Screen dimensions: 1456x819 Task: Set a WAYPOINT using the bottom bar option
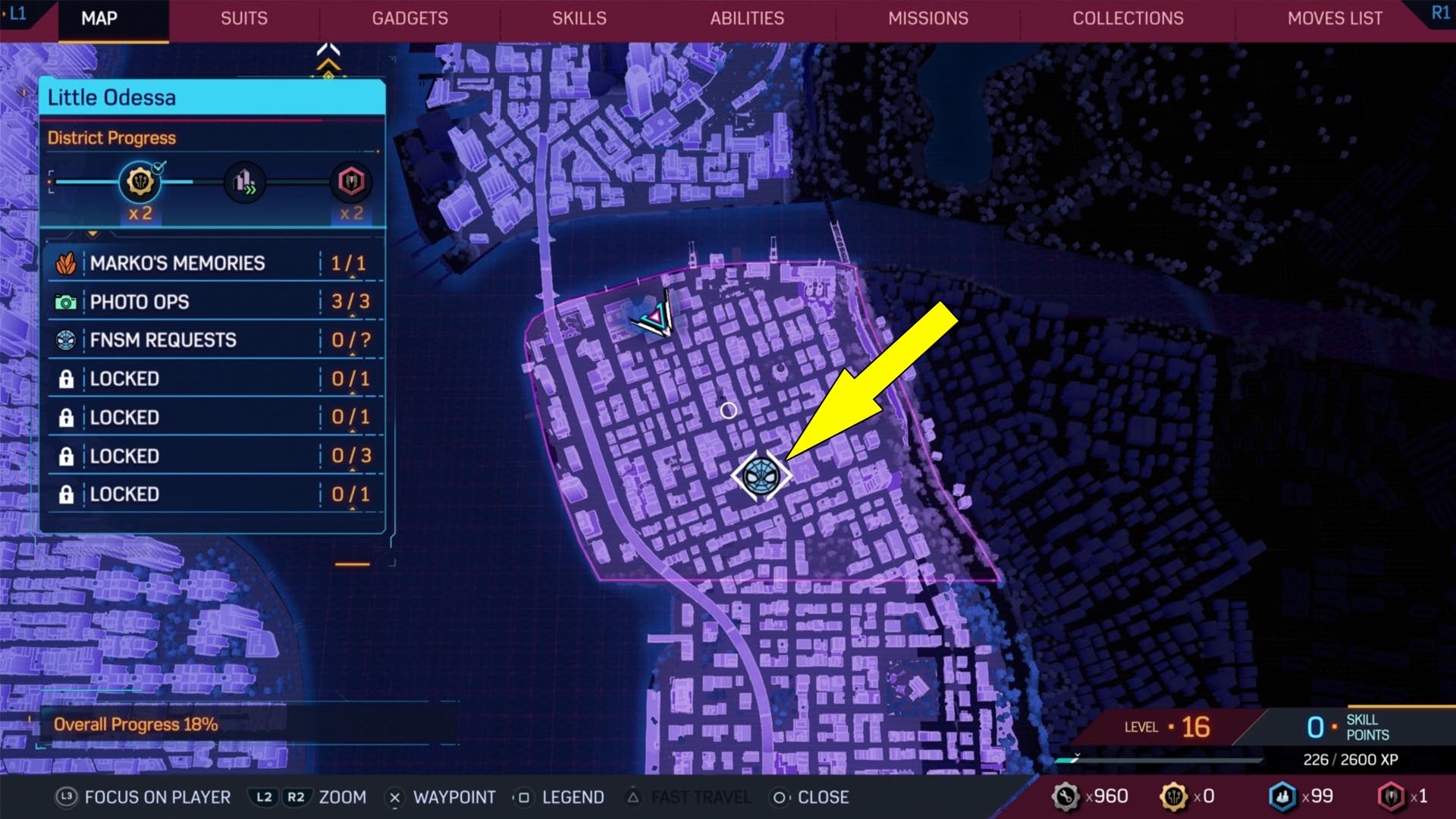(x=453, y=797)
